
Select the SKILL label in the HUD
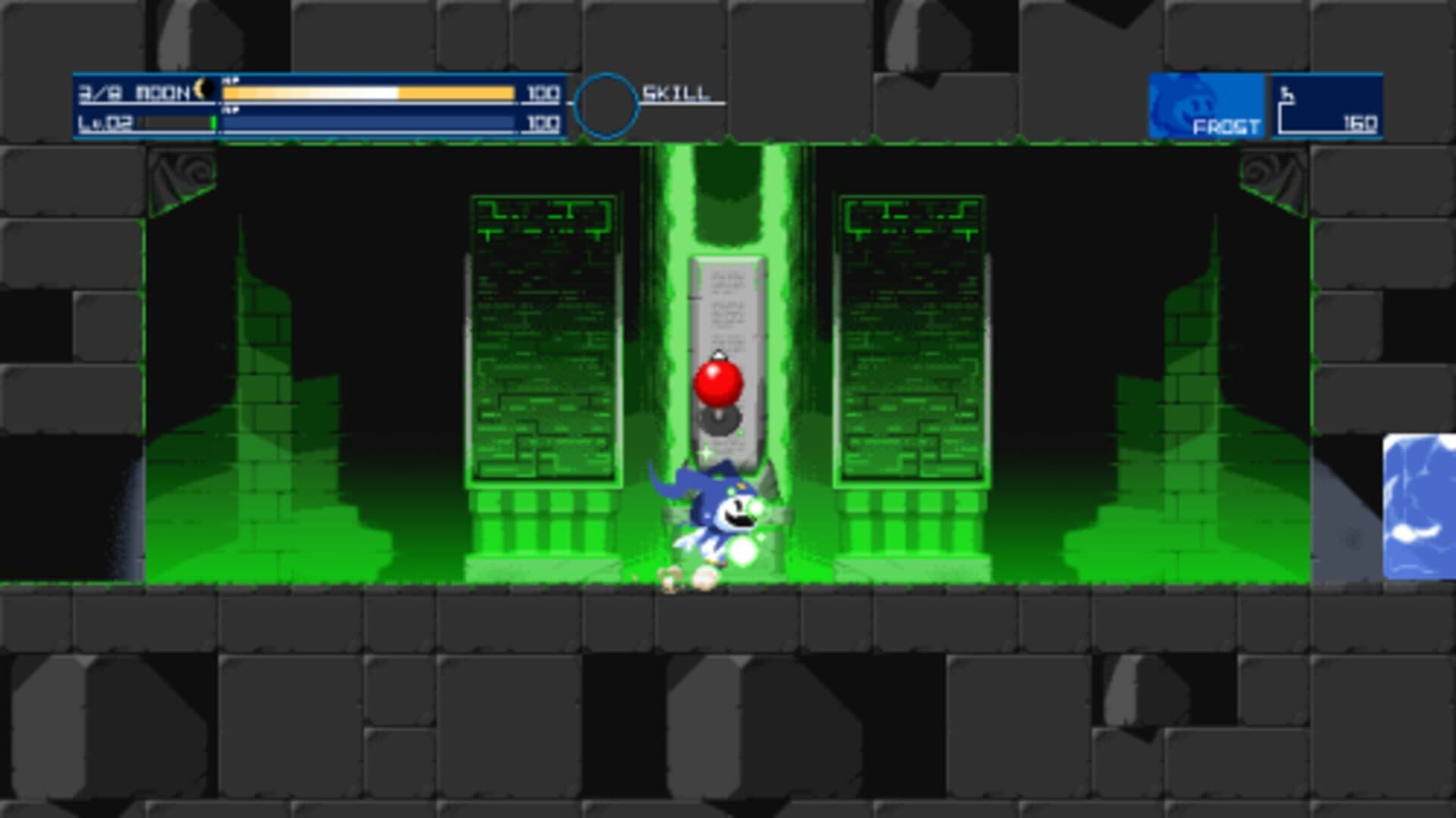click(x=677, y=92)
